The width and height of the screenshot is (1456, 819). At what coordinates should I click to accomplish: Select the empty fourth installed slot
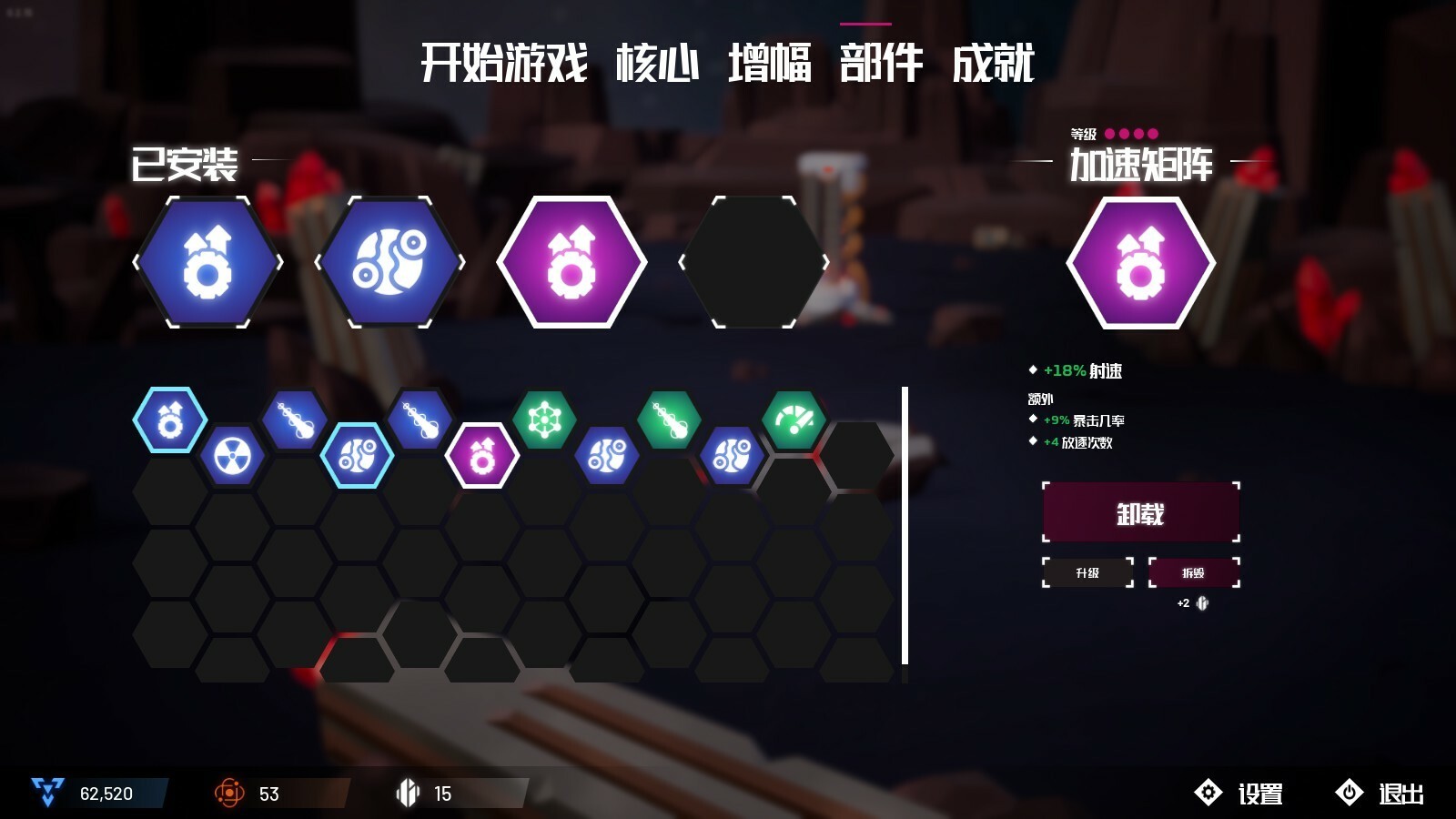753,262
